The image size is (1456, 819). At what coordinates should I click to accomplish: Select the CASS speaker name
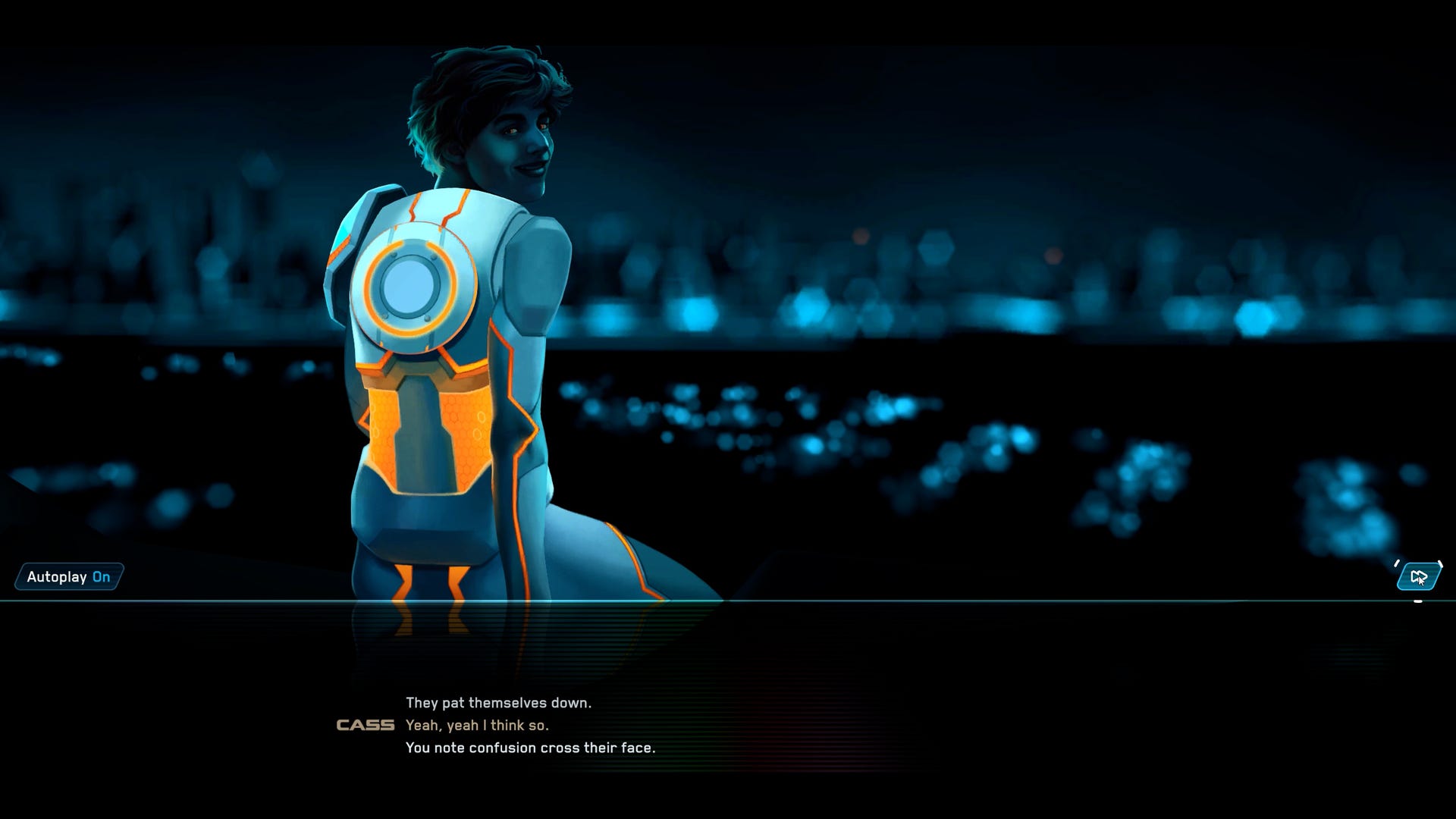click(x=366, y=726)
